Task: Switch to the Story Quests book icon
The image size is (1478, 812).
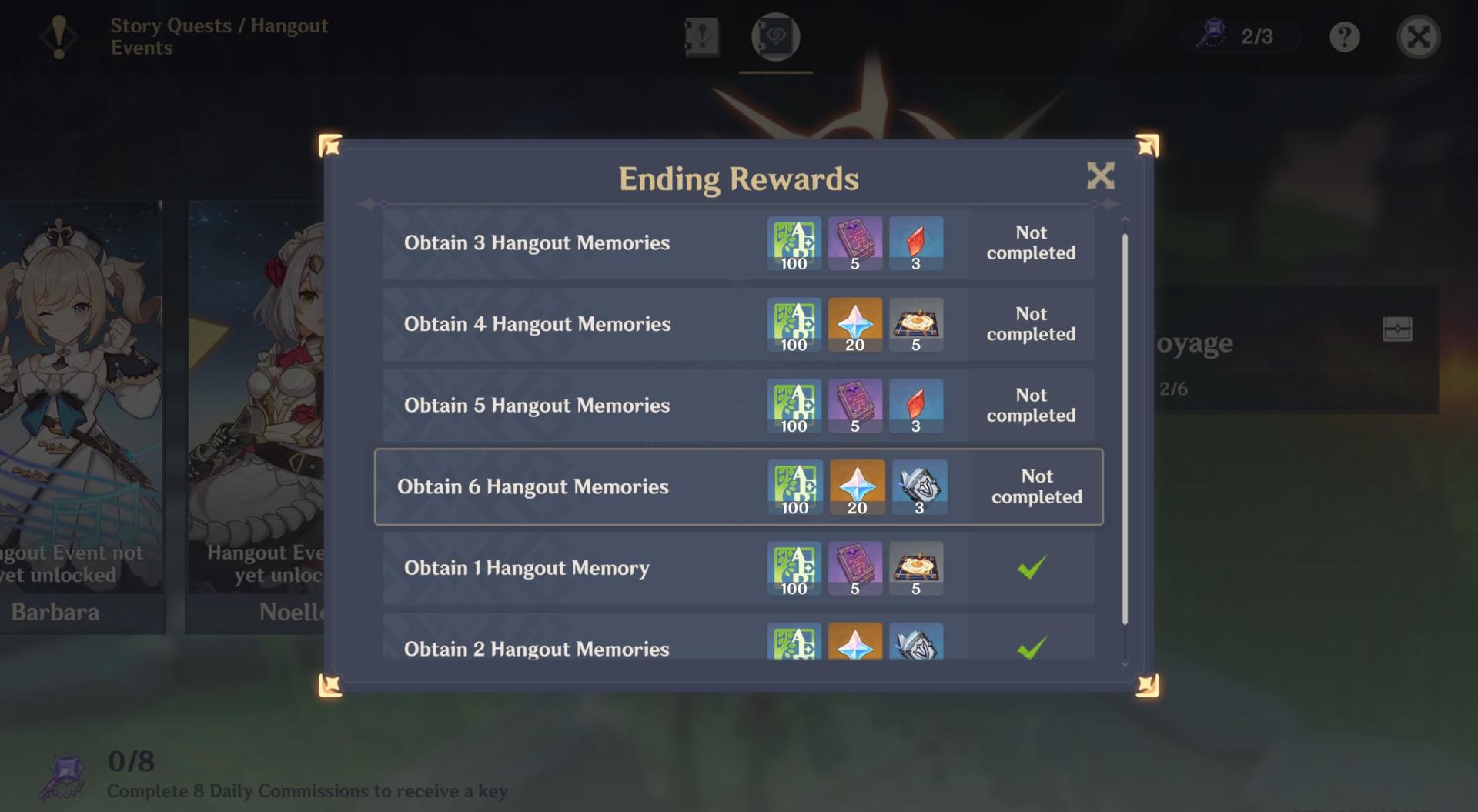Action: [x=701, y=36]
